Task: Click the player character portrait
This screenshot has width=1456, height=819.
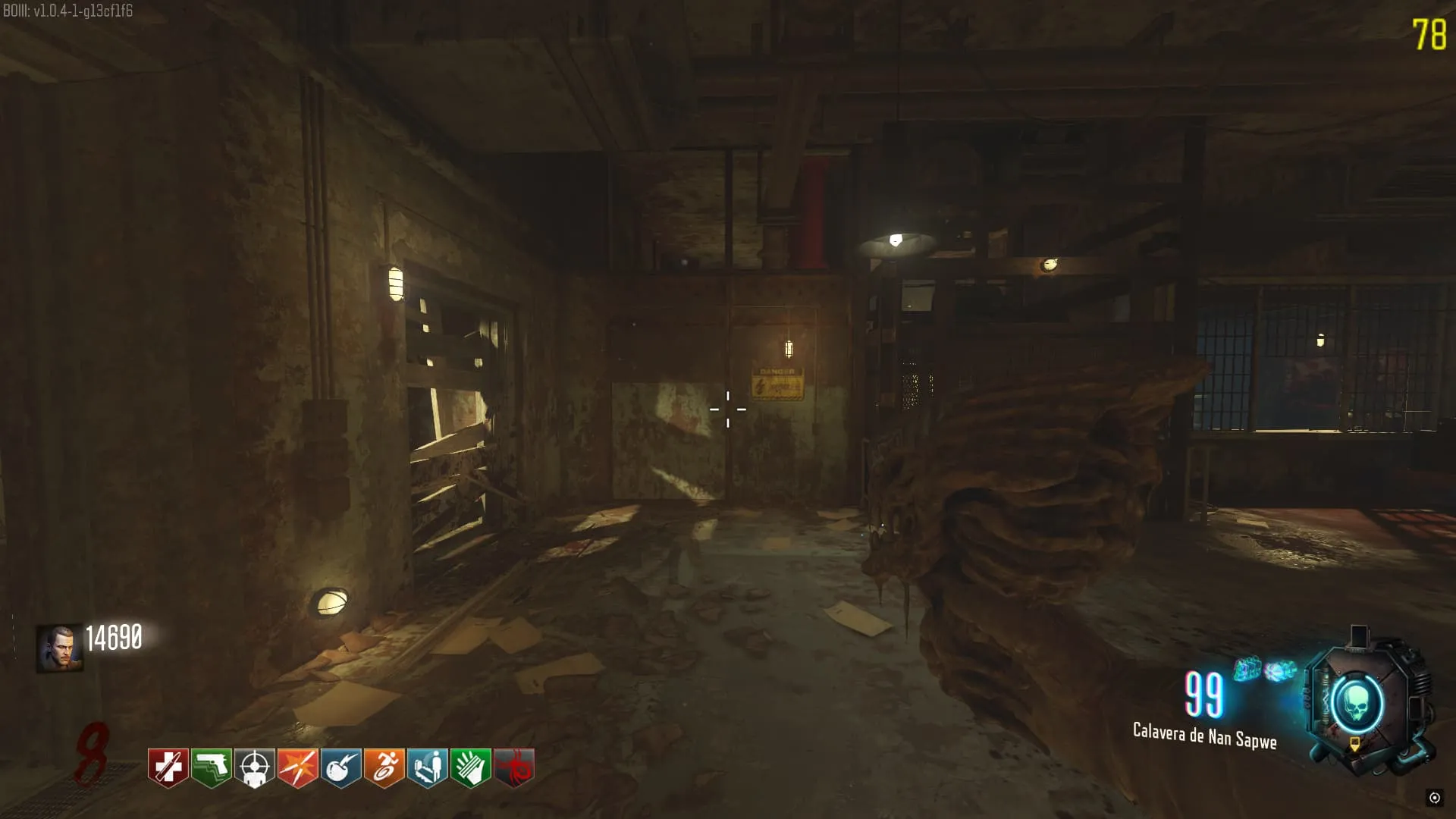Action: click(x=59, y=648)
